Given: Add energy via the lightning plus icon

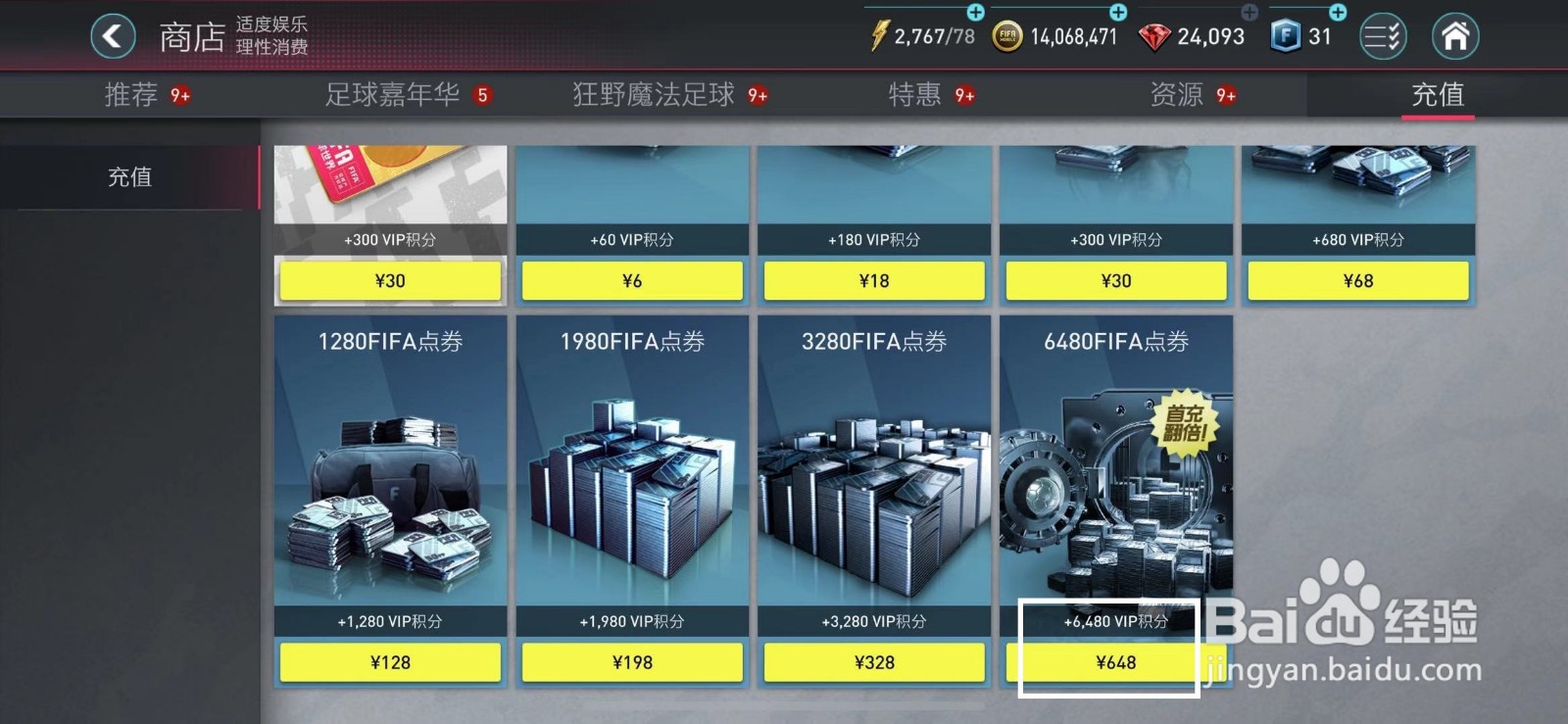Looking at the screenshot, I should (974, 13).
